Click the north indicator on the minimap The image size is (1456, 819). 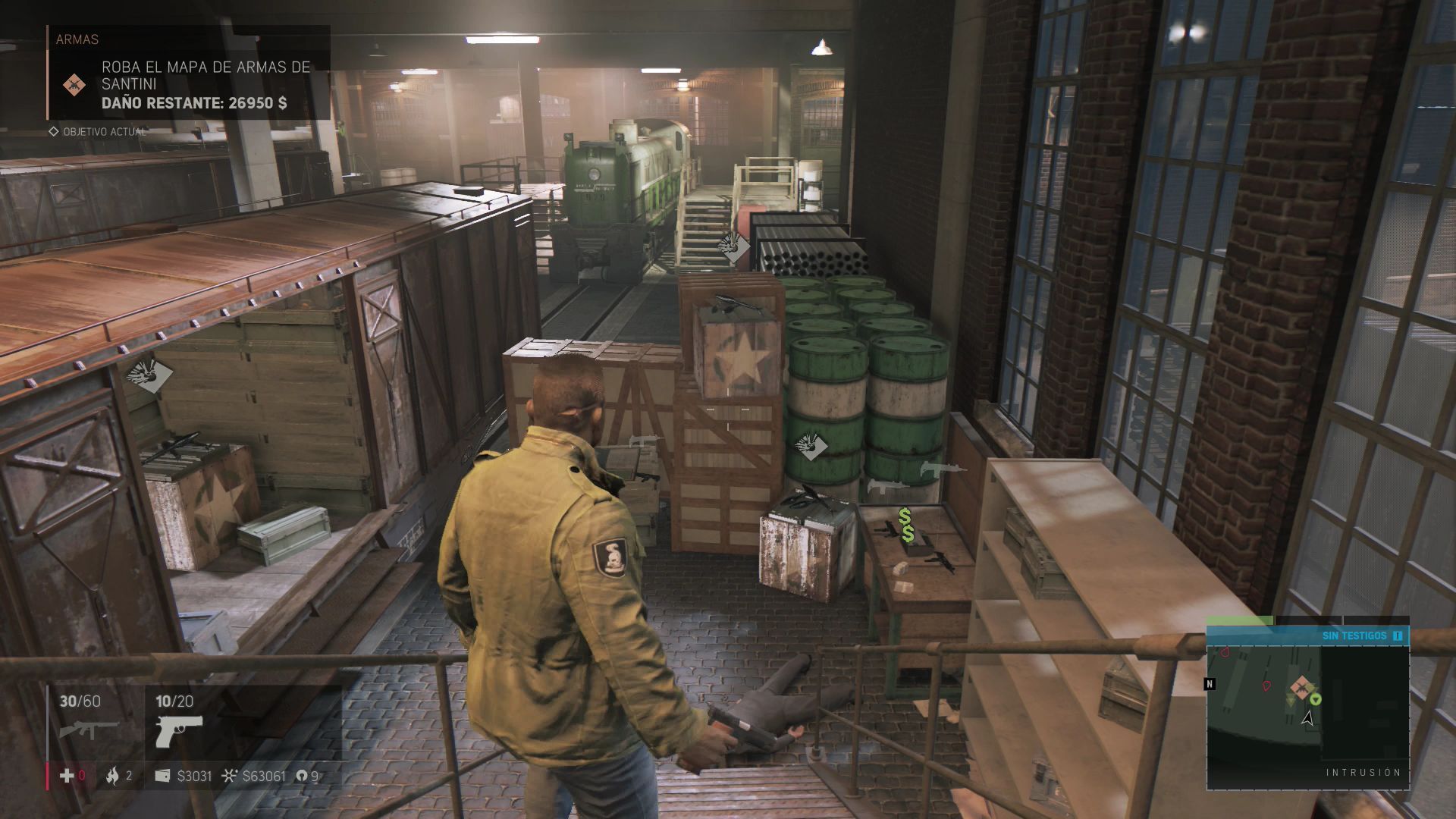coord(1210,684)
